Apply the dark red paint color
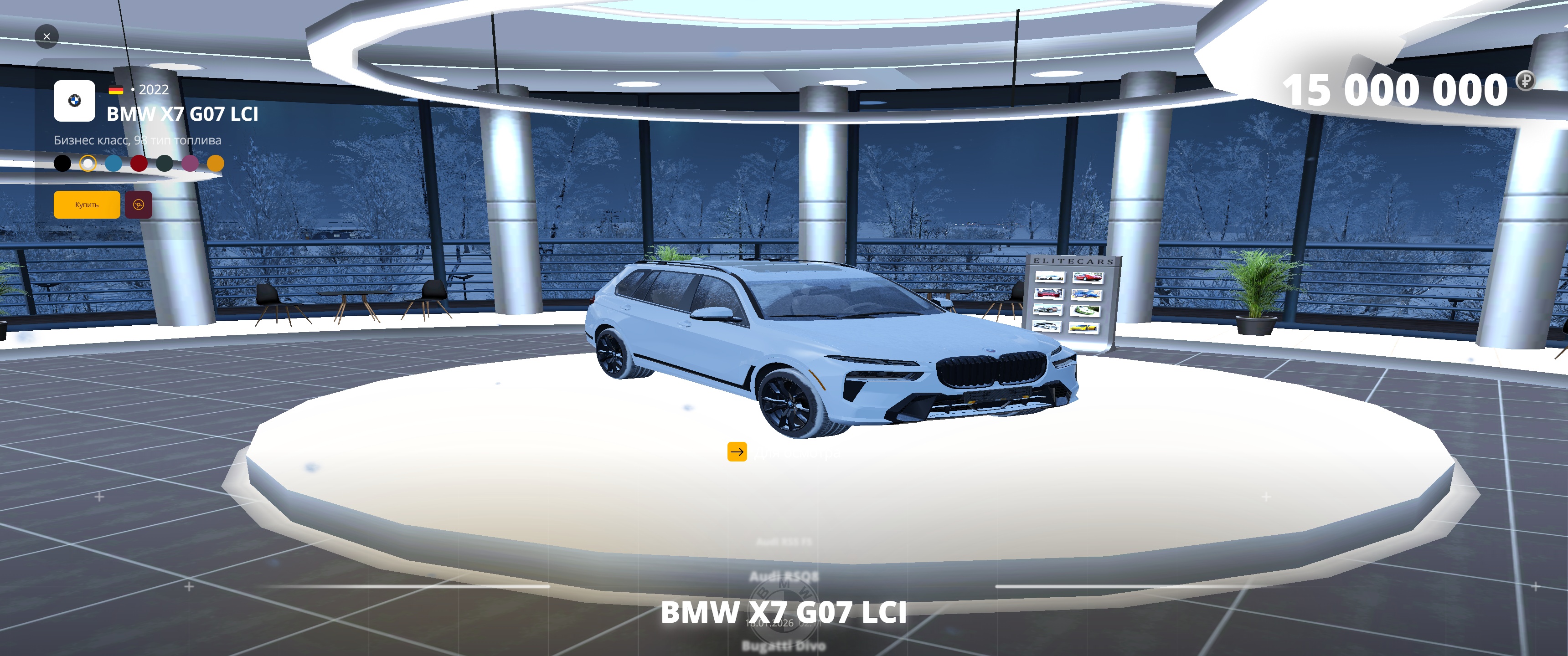The width and height of the screenshot is (1568, 656). click(139, 163)
